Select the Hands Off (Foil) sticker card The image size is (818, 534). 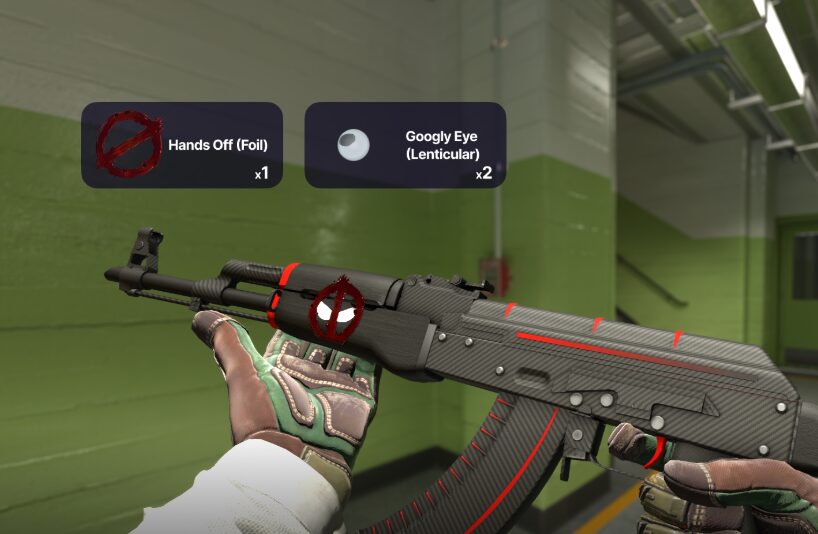[182, 145]
